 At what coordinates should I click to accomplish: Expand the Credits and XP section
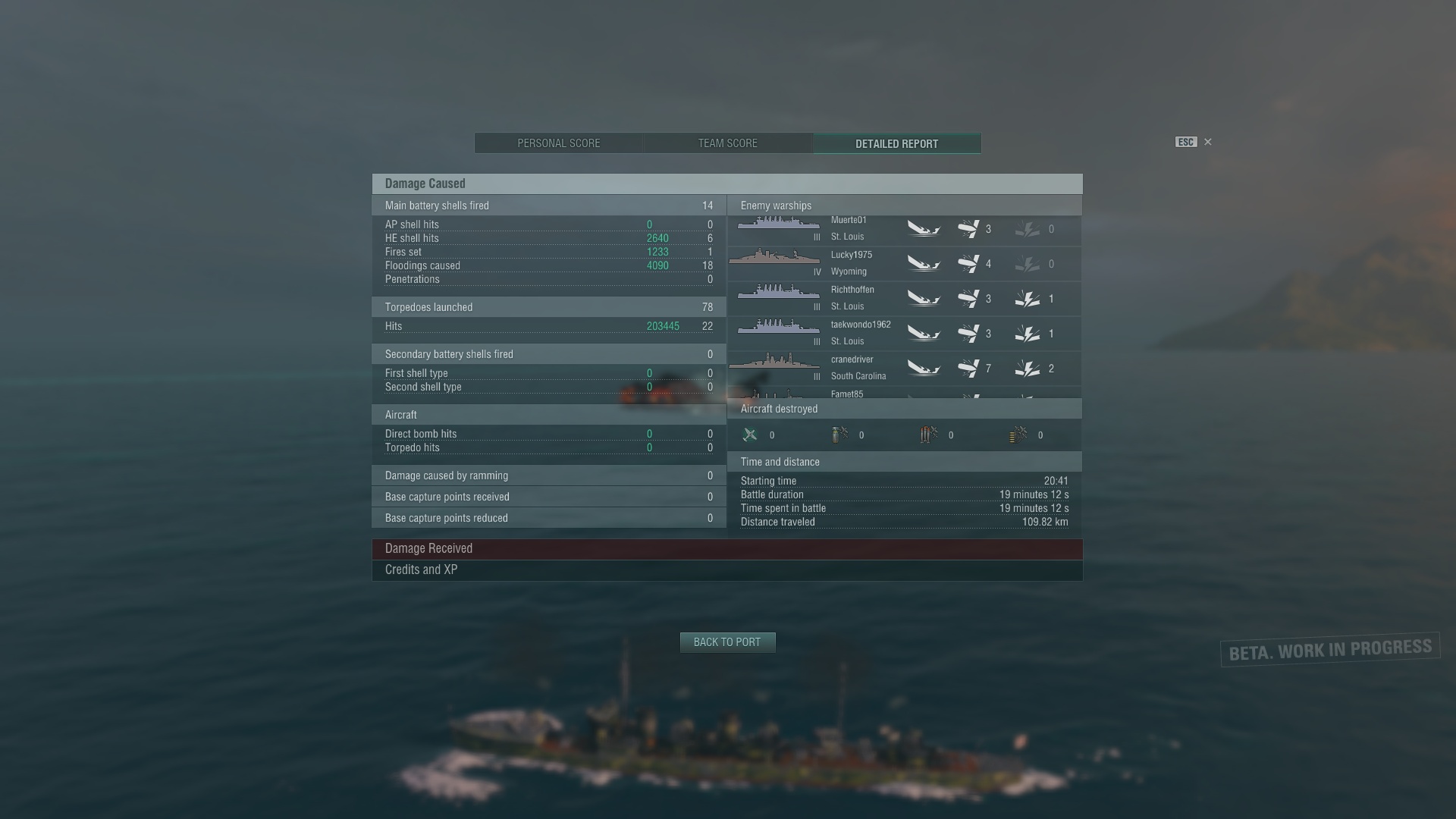(727, 570)
